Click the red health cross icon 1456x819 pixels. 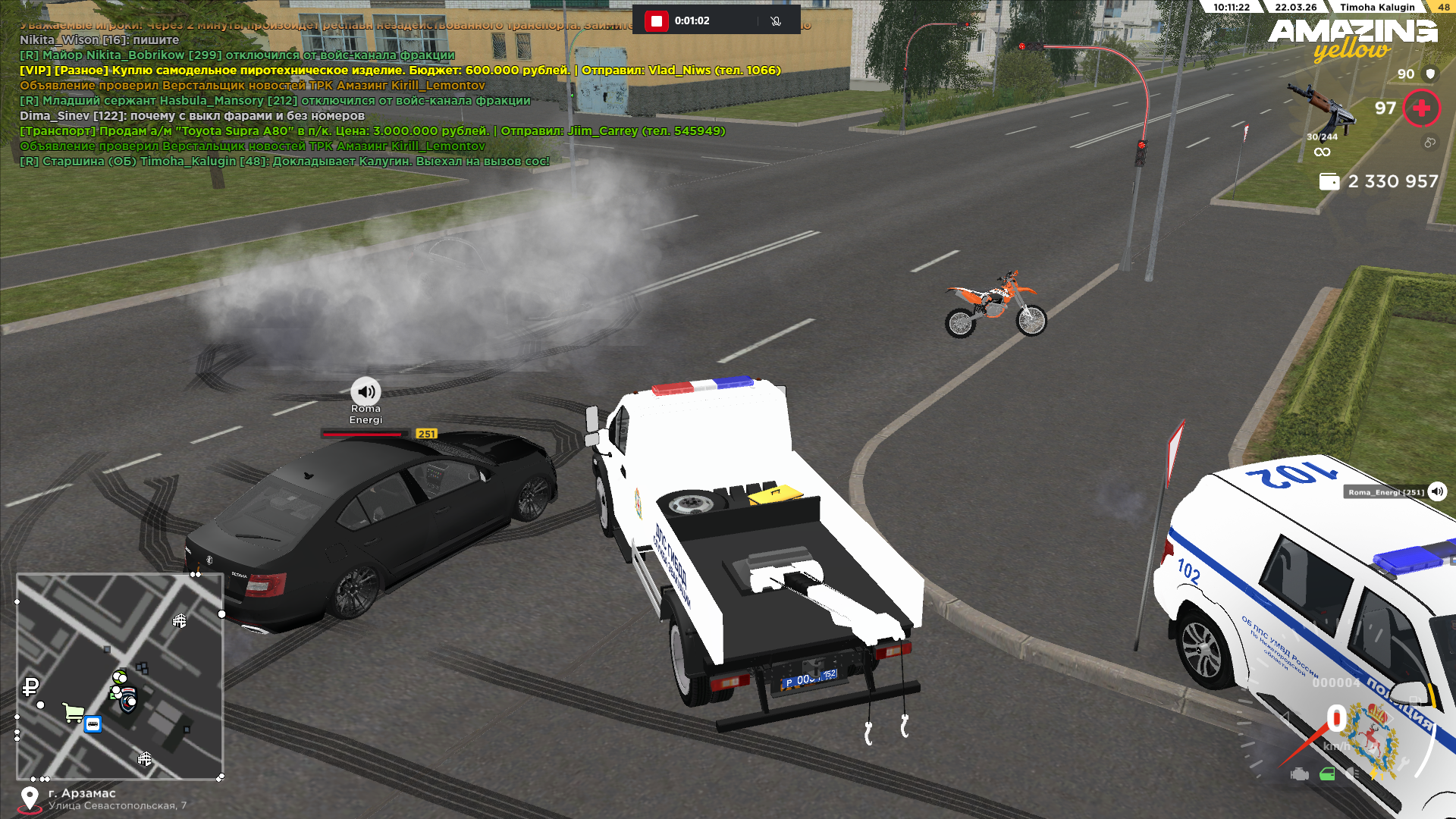(x=1421, y=108)
